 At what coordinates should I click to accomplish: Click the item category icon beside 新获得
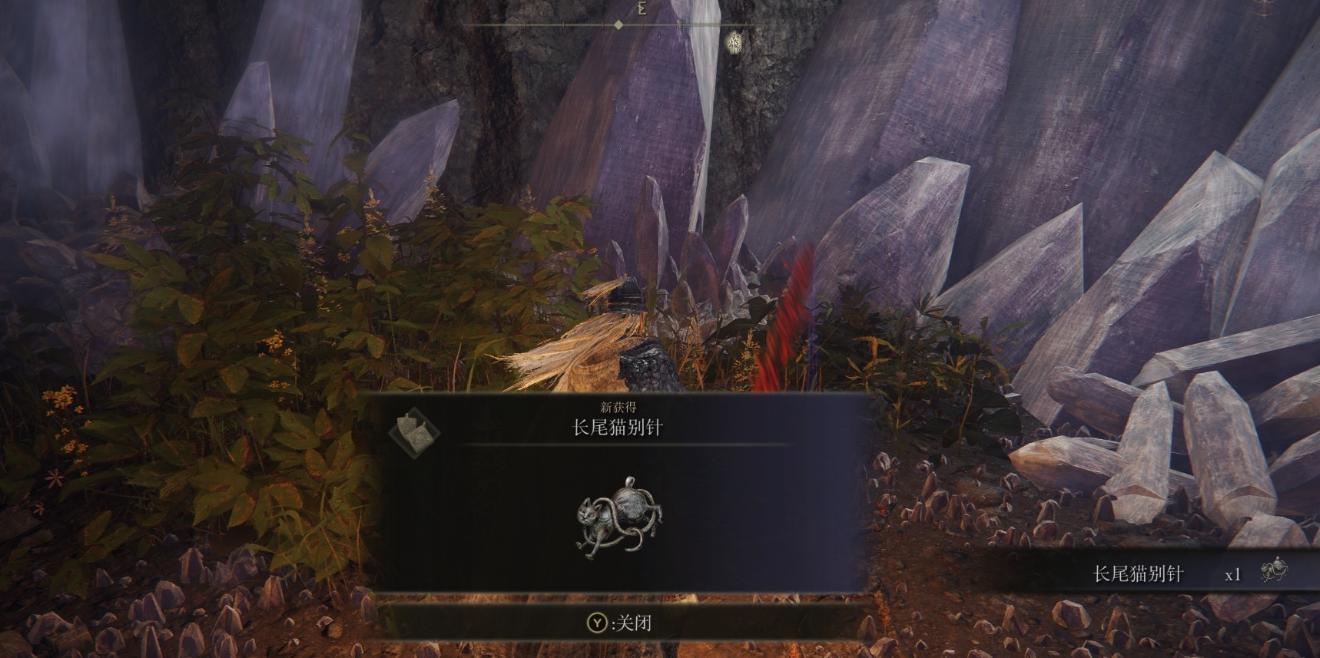(414, 431)
